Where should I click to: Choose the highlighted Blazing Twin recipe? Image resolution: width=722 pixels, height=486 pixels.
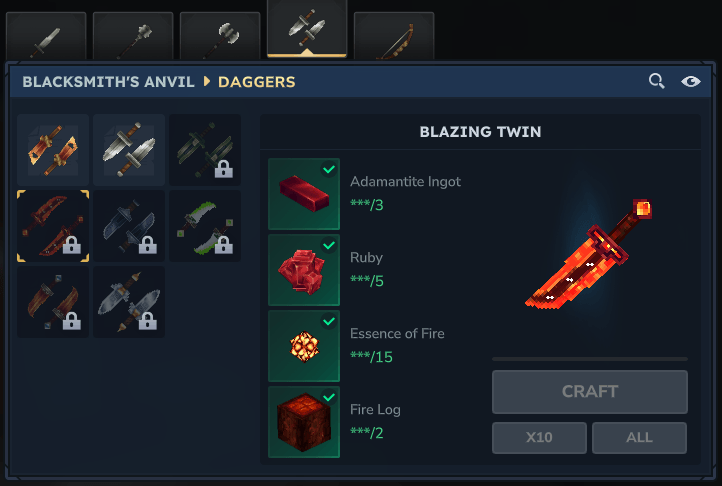point(53,226)
